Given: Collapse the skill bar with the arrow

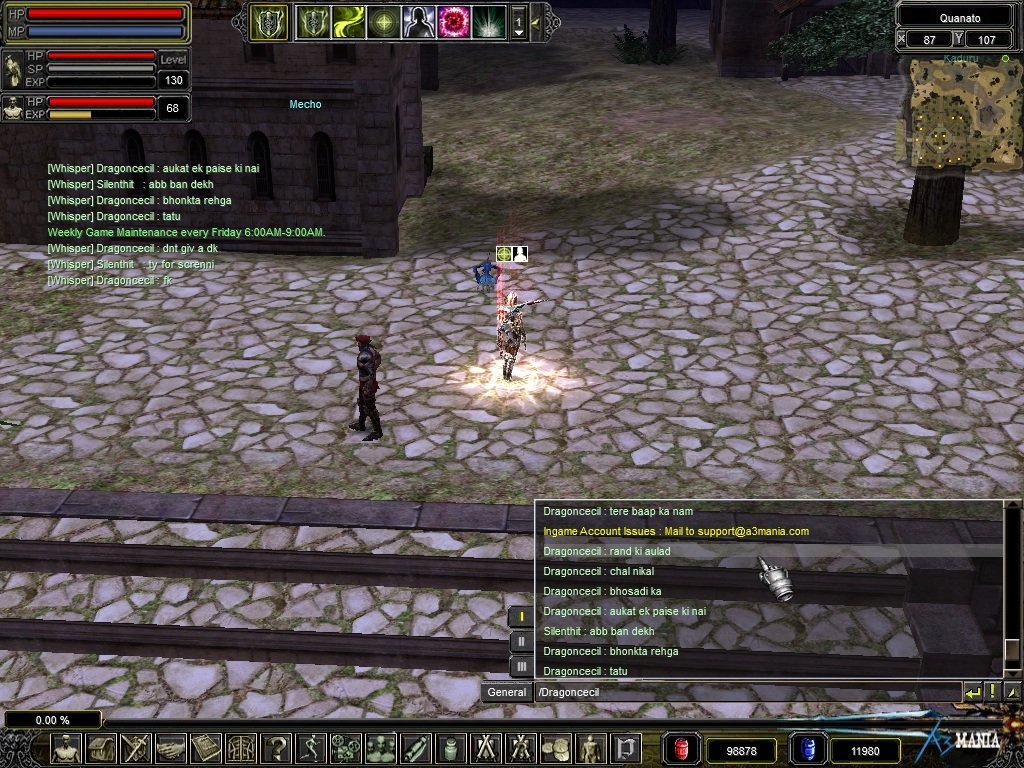Looking at the screenshot, I should 537,21.
